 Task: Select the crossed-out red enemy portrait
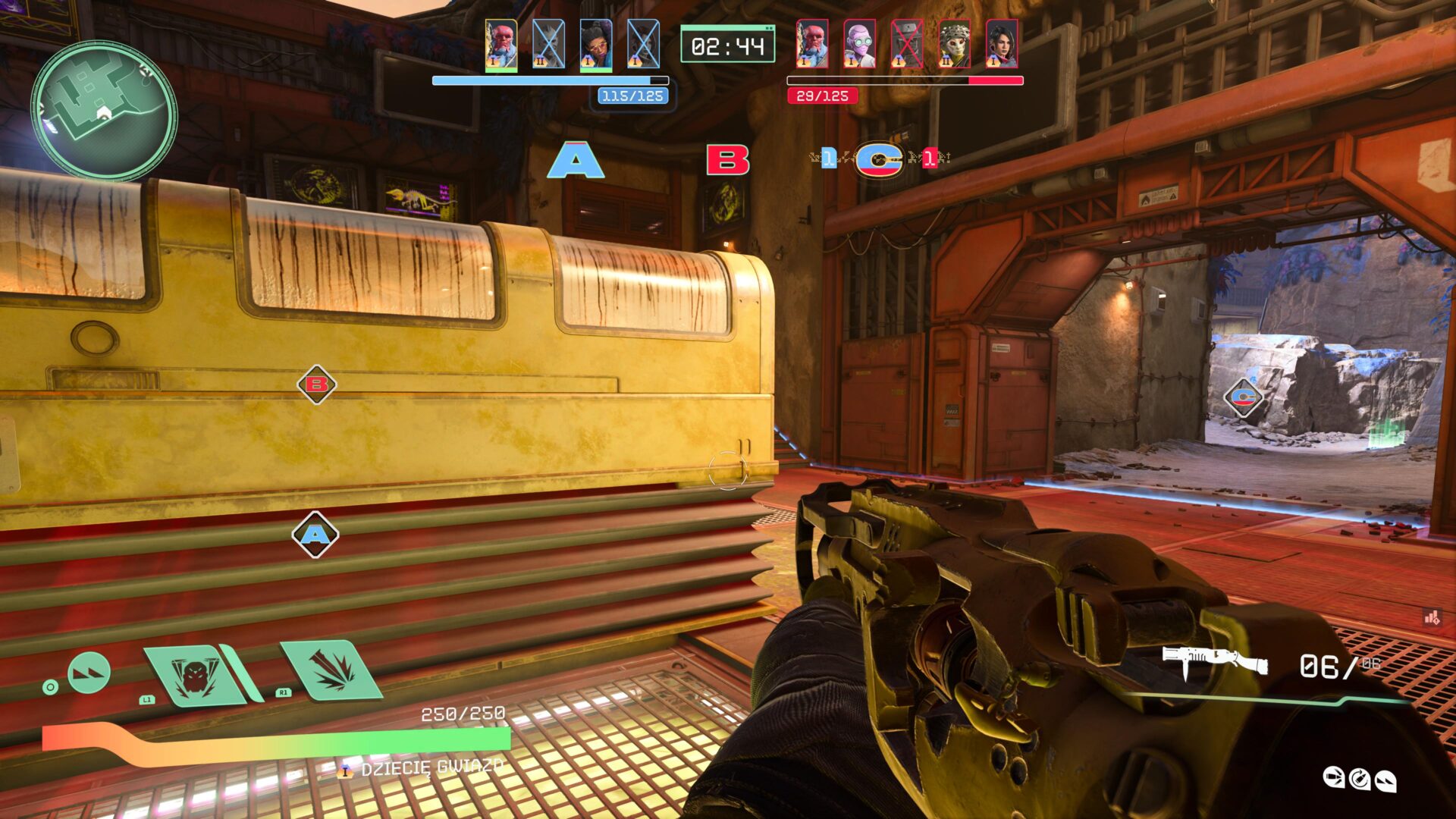pos(906,44)
